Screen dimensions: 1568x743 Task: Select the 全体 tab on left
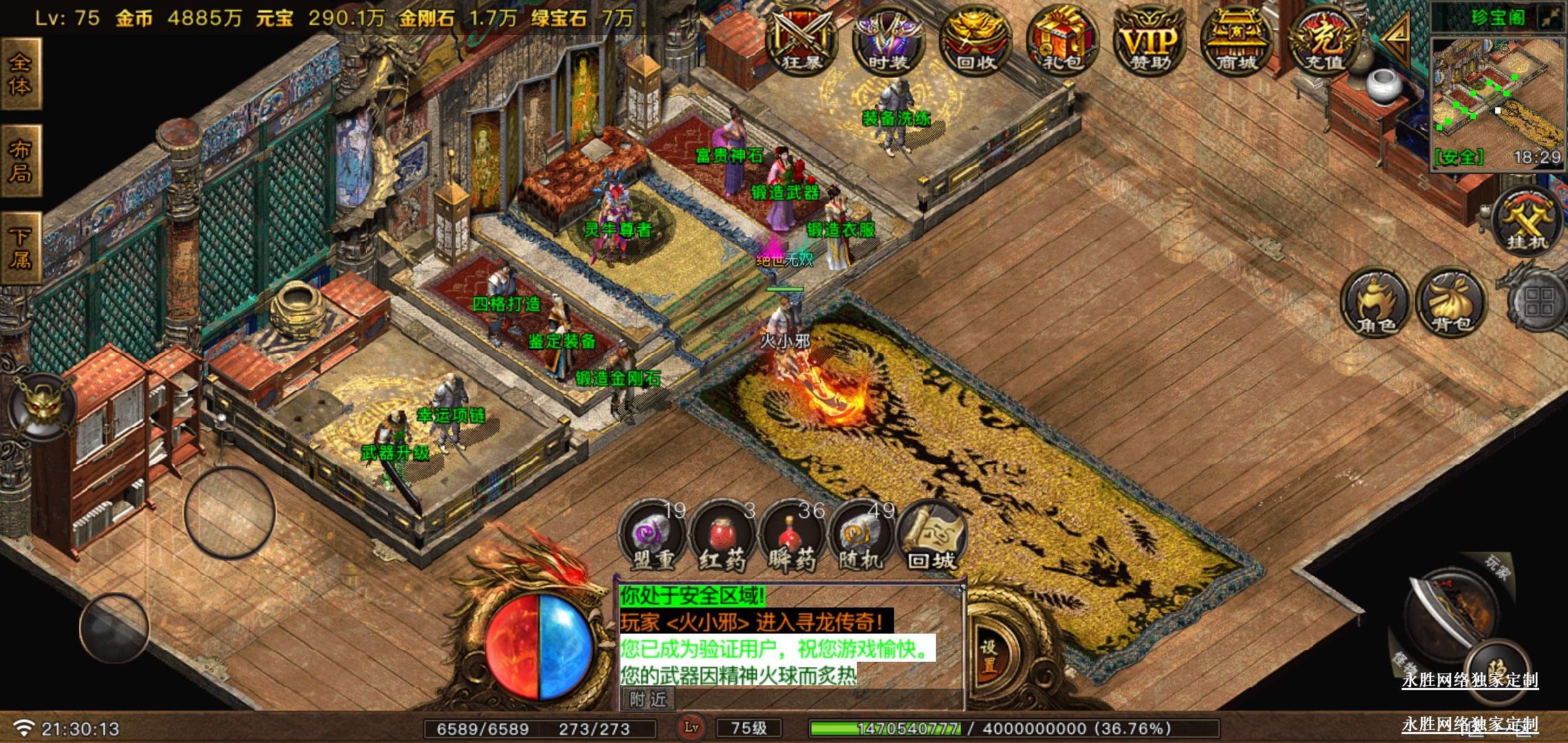coord(21,74)
